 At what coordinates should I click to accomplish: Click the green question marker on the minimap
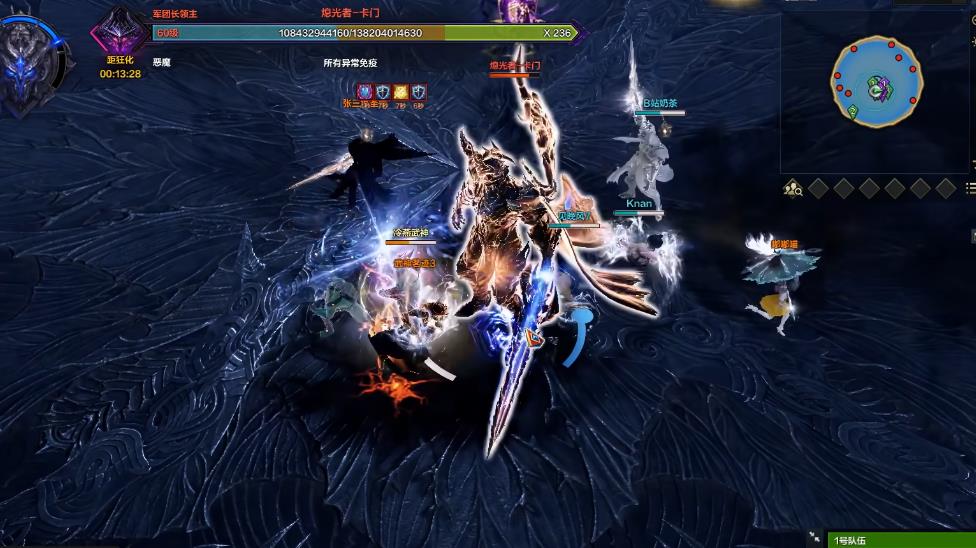(x=852, y=110)
